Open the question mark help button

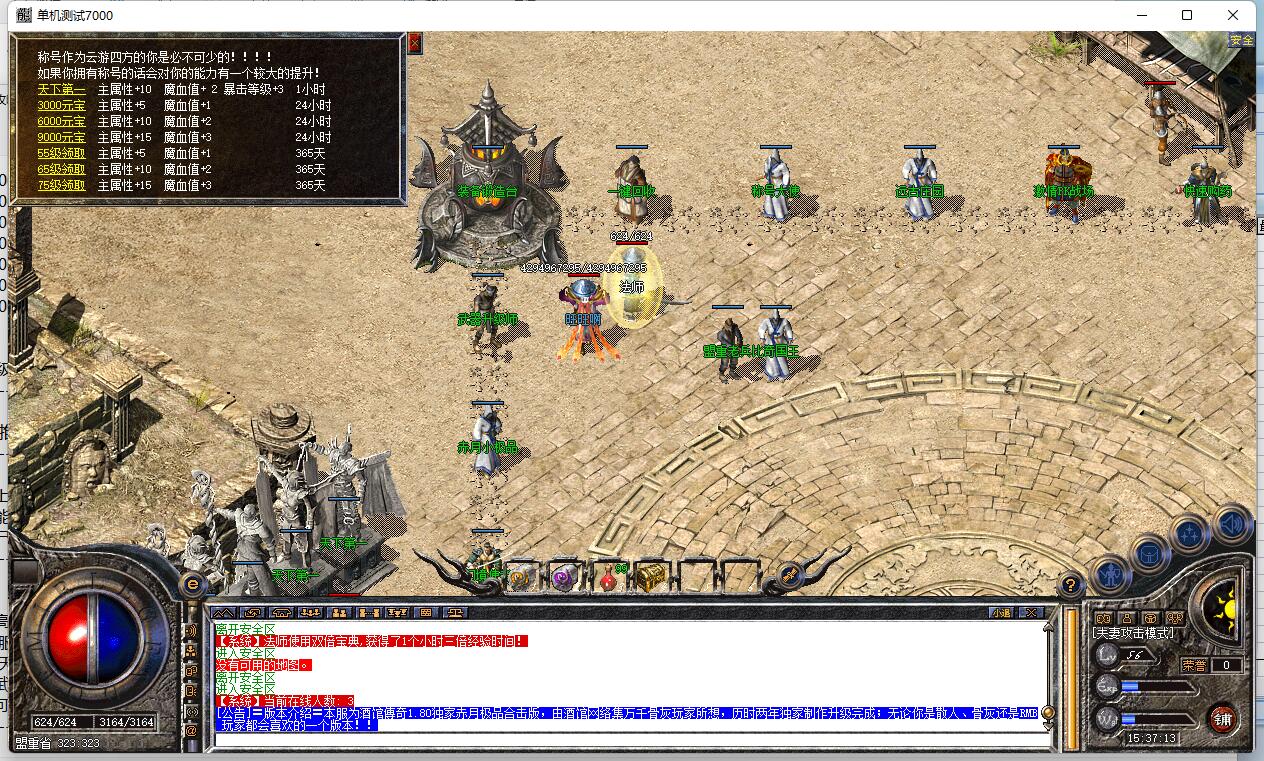click(1070, 584)
